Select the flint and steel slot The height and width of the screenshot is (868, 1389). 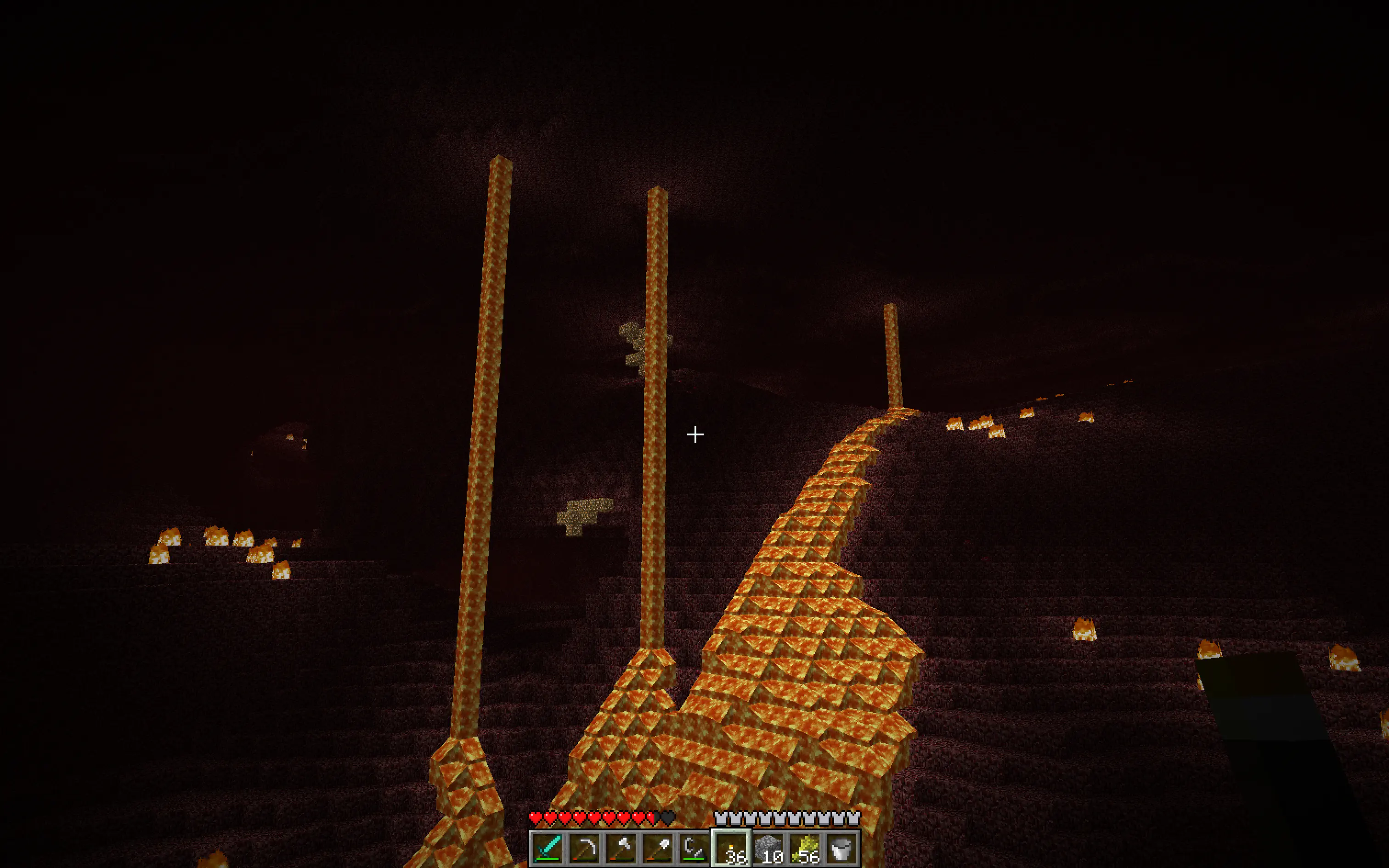[694, 847]
